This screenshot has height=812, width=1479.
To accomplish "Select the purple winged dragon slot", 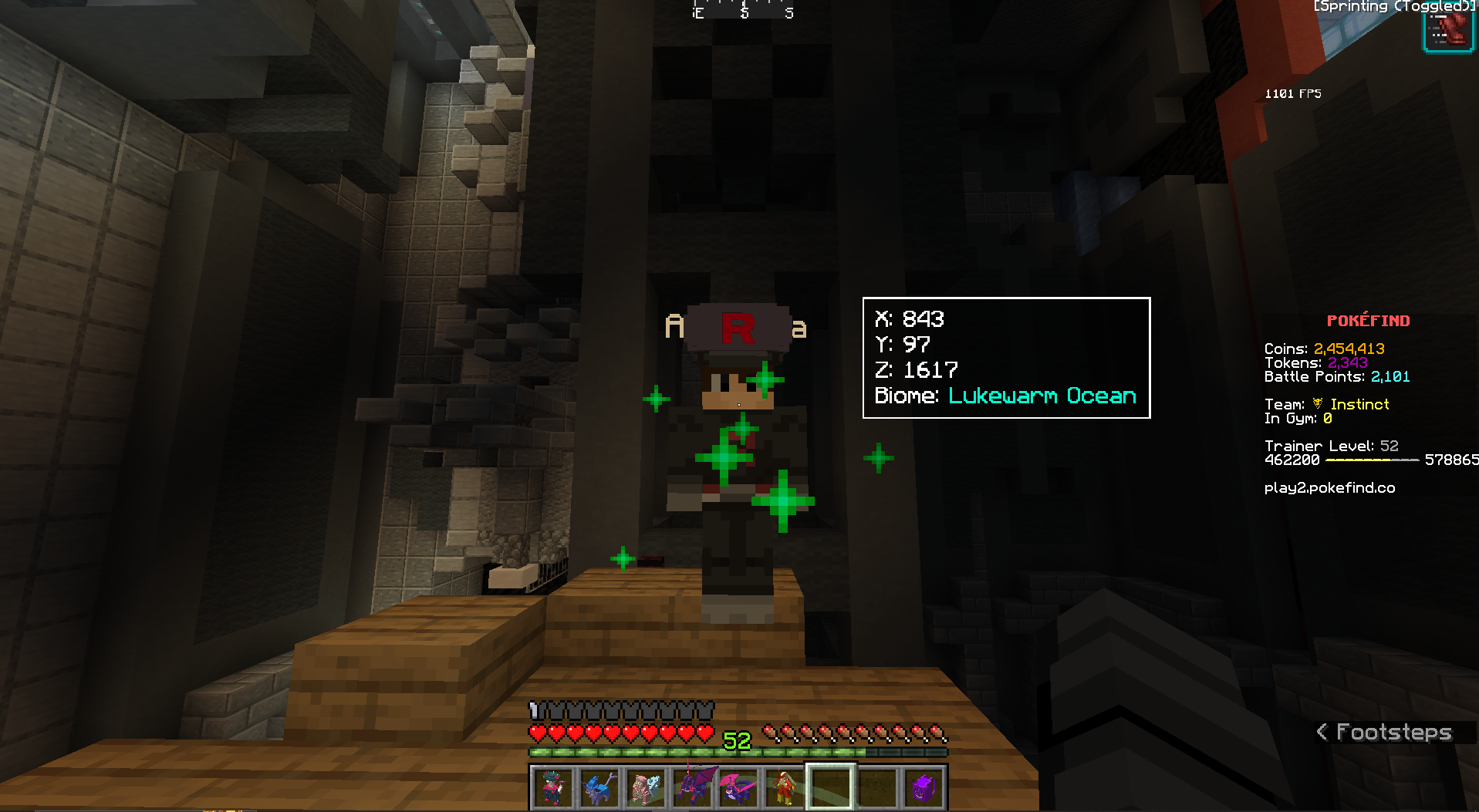I will click(x=691, y=787).
